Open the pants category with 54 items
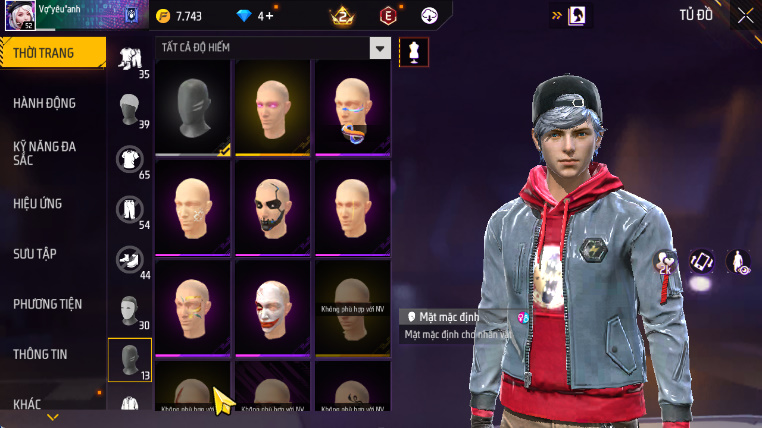This screenshot has height=428, width=762. (130, 212)
